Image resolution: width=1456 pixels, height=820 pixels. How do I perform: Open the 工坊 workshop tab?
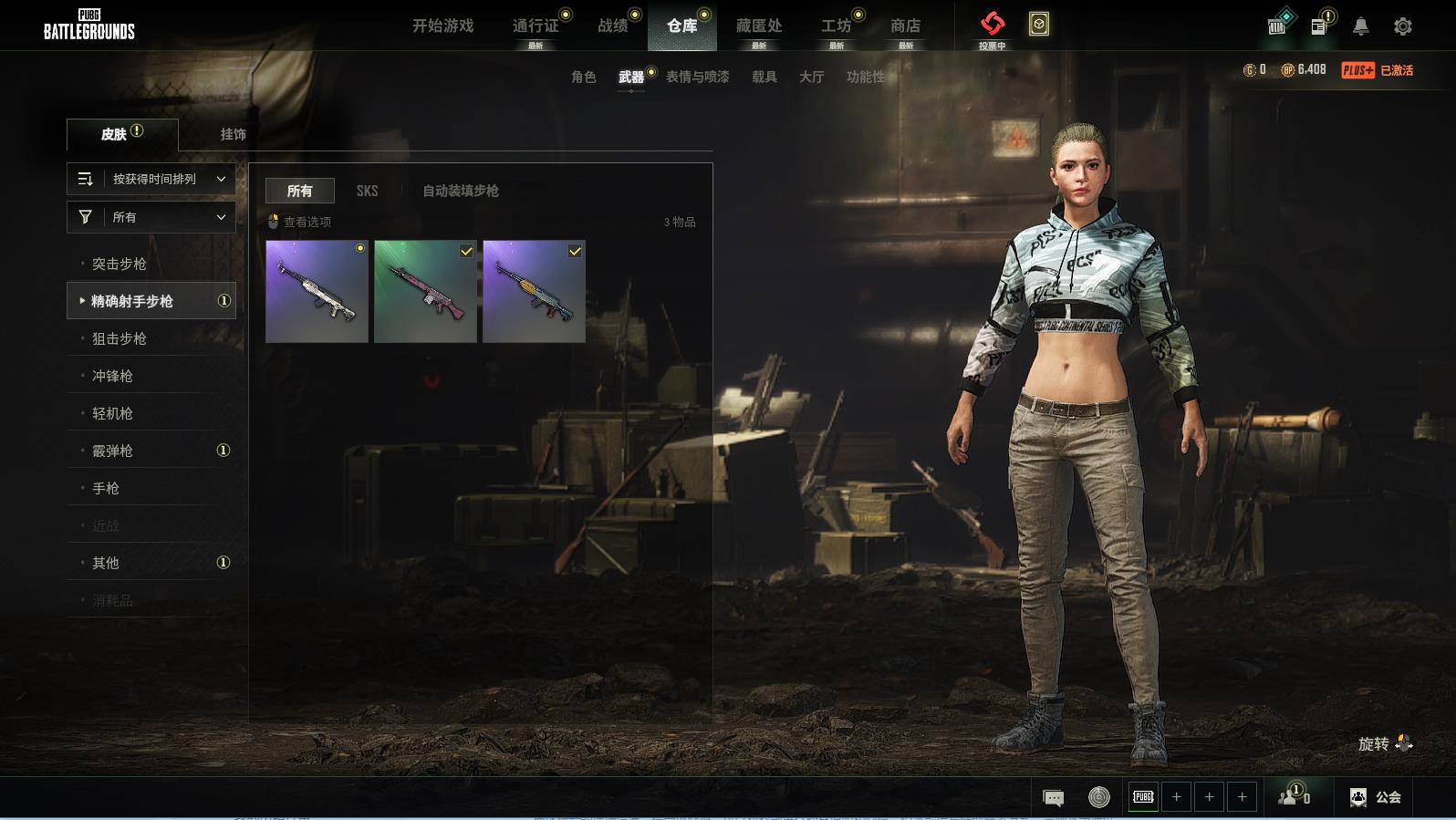[836, 26]
